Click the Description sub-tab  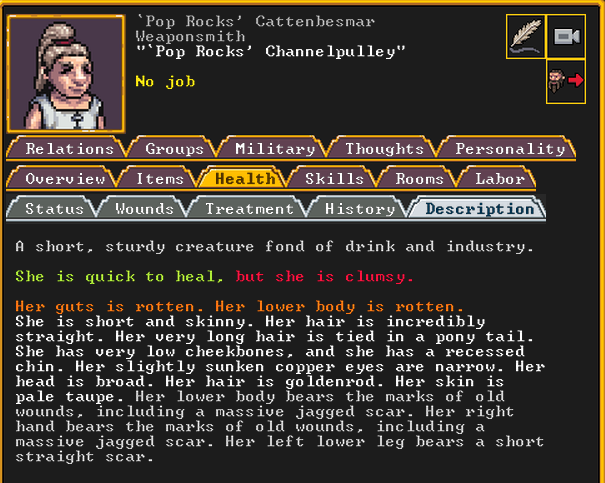(x=479, y=209)
